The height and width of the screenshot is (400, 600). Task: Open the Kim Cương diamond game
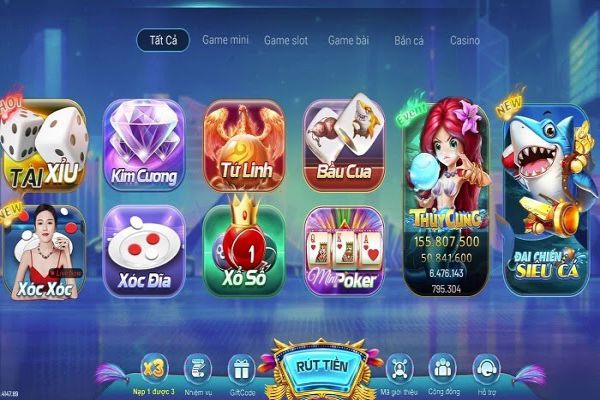(x=144, y=147)
